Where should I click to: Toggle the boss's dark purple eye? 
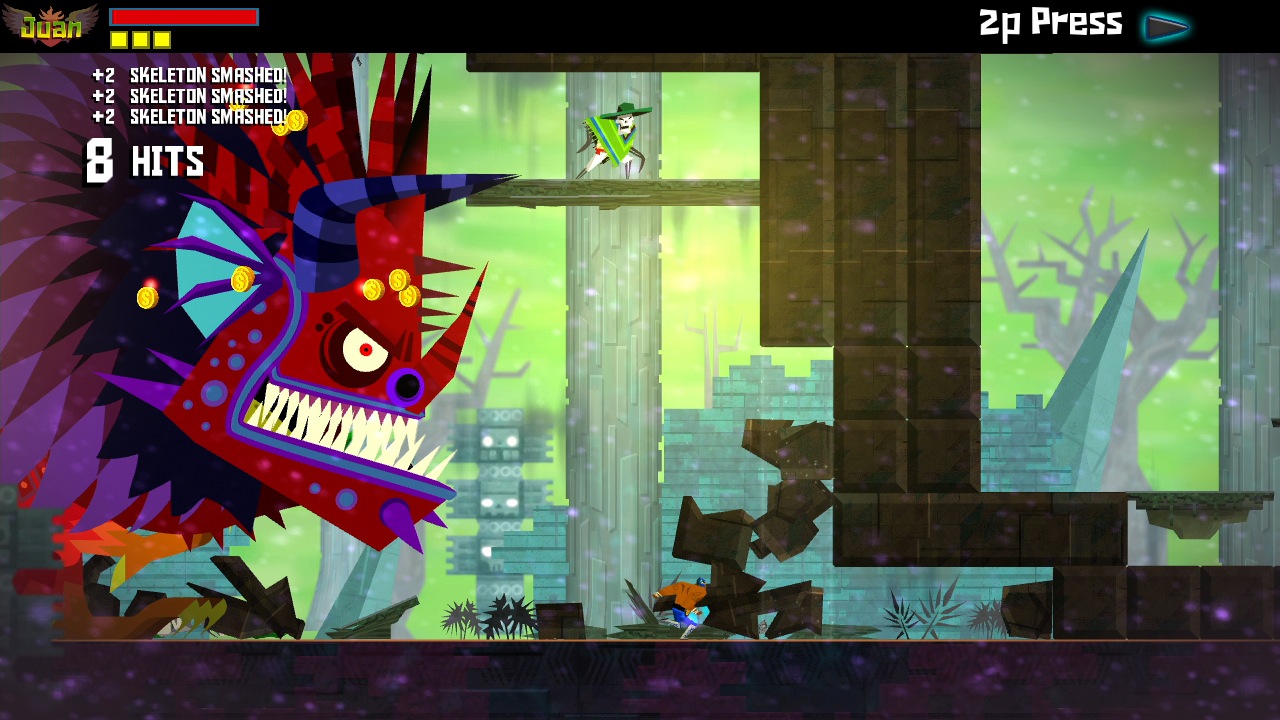pos(408,384)
